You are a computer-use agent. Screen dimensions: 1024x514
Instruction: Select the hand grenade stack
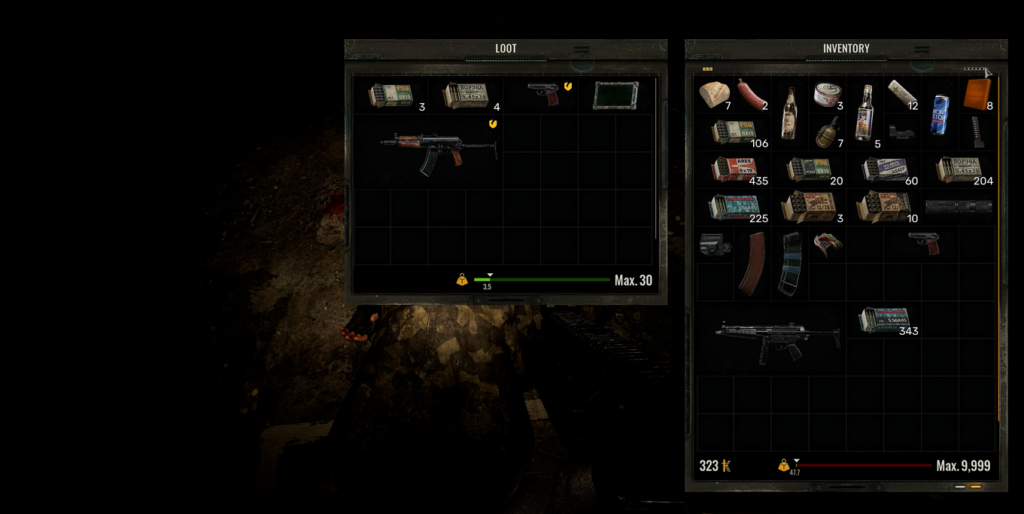826,132
